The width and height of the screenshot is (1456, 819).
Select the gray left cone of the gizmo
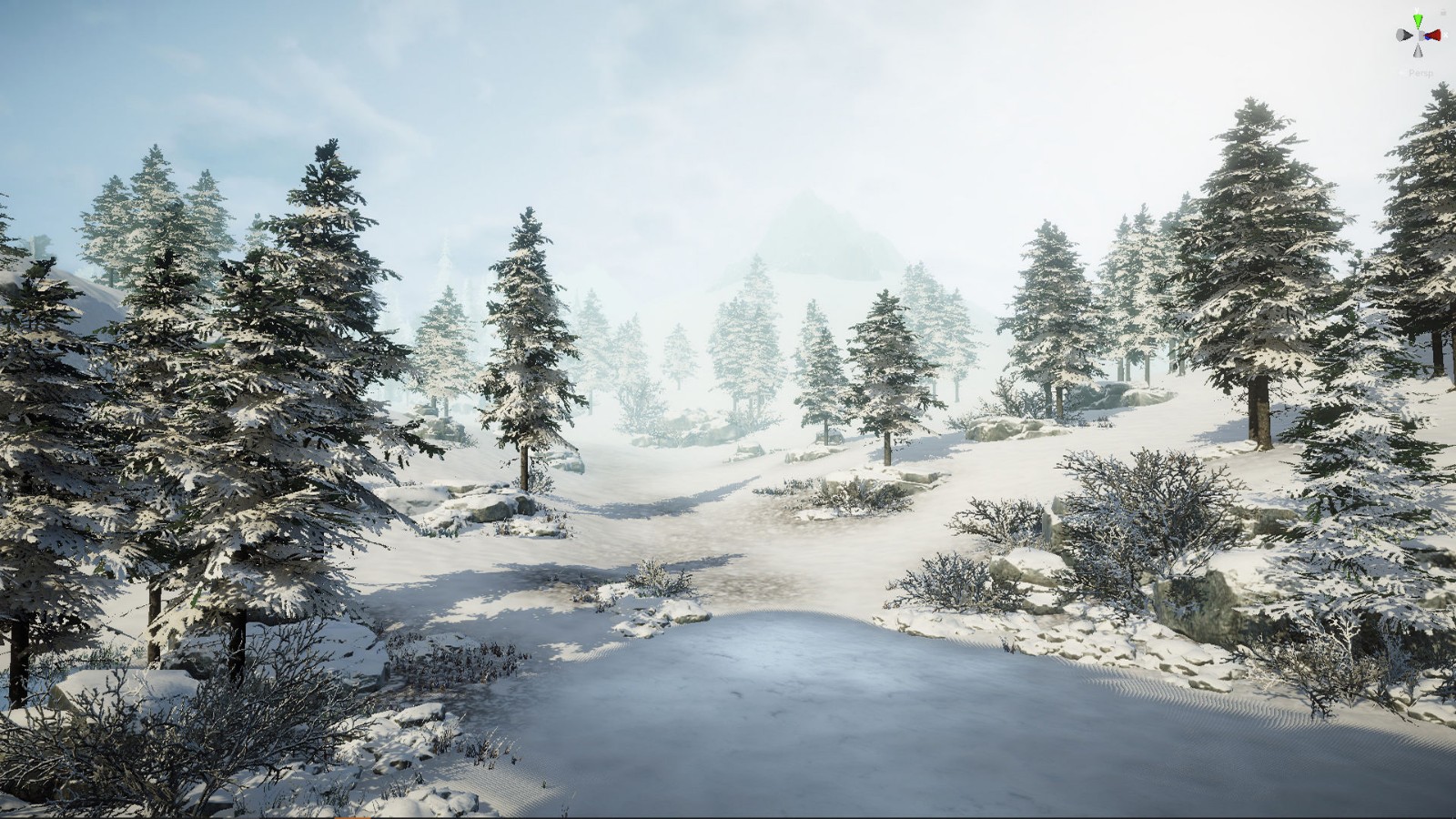pyautogui.click(x=1403, y=35)
